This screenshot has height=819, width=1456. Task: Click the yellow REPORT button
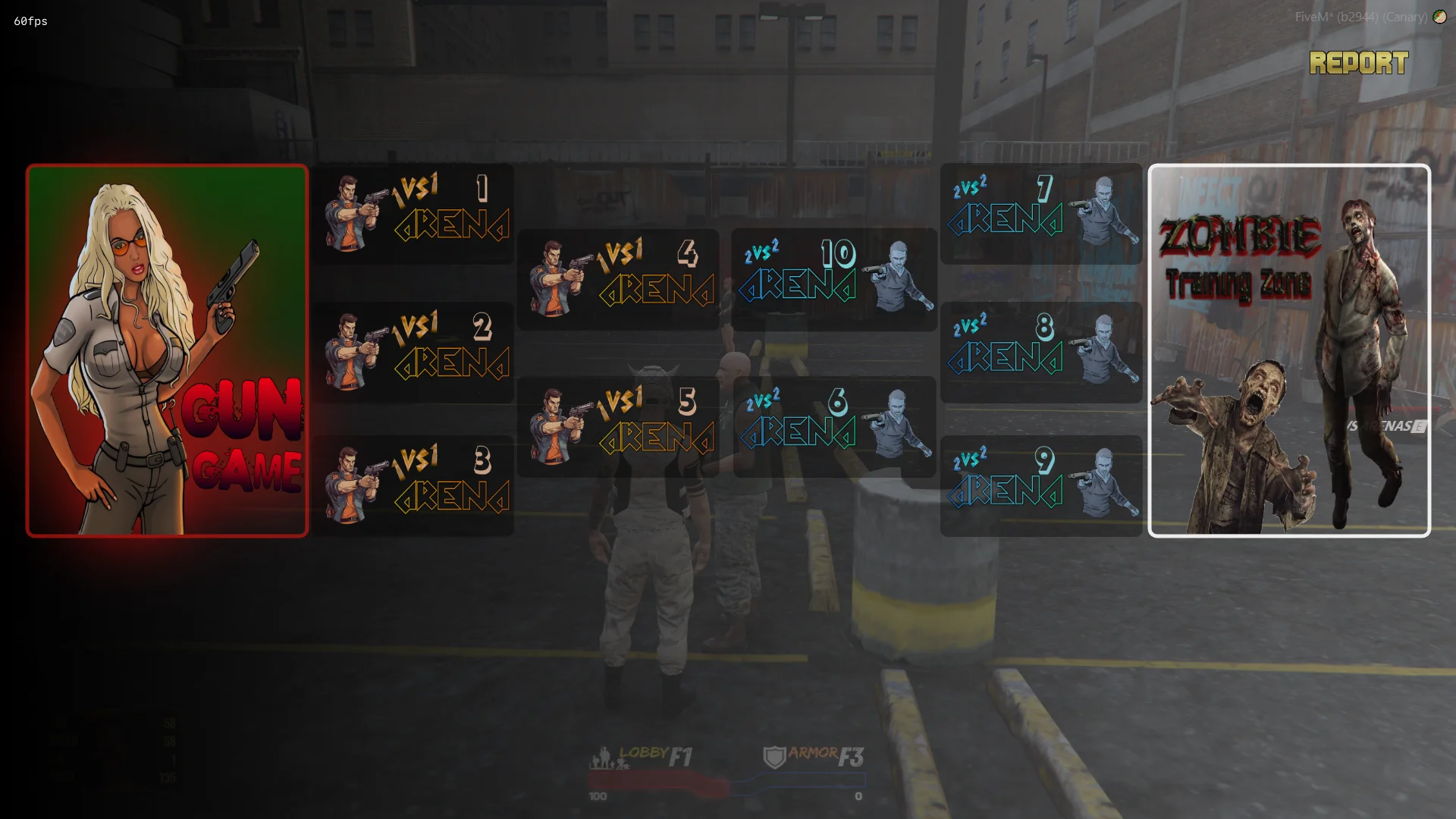1358,63
